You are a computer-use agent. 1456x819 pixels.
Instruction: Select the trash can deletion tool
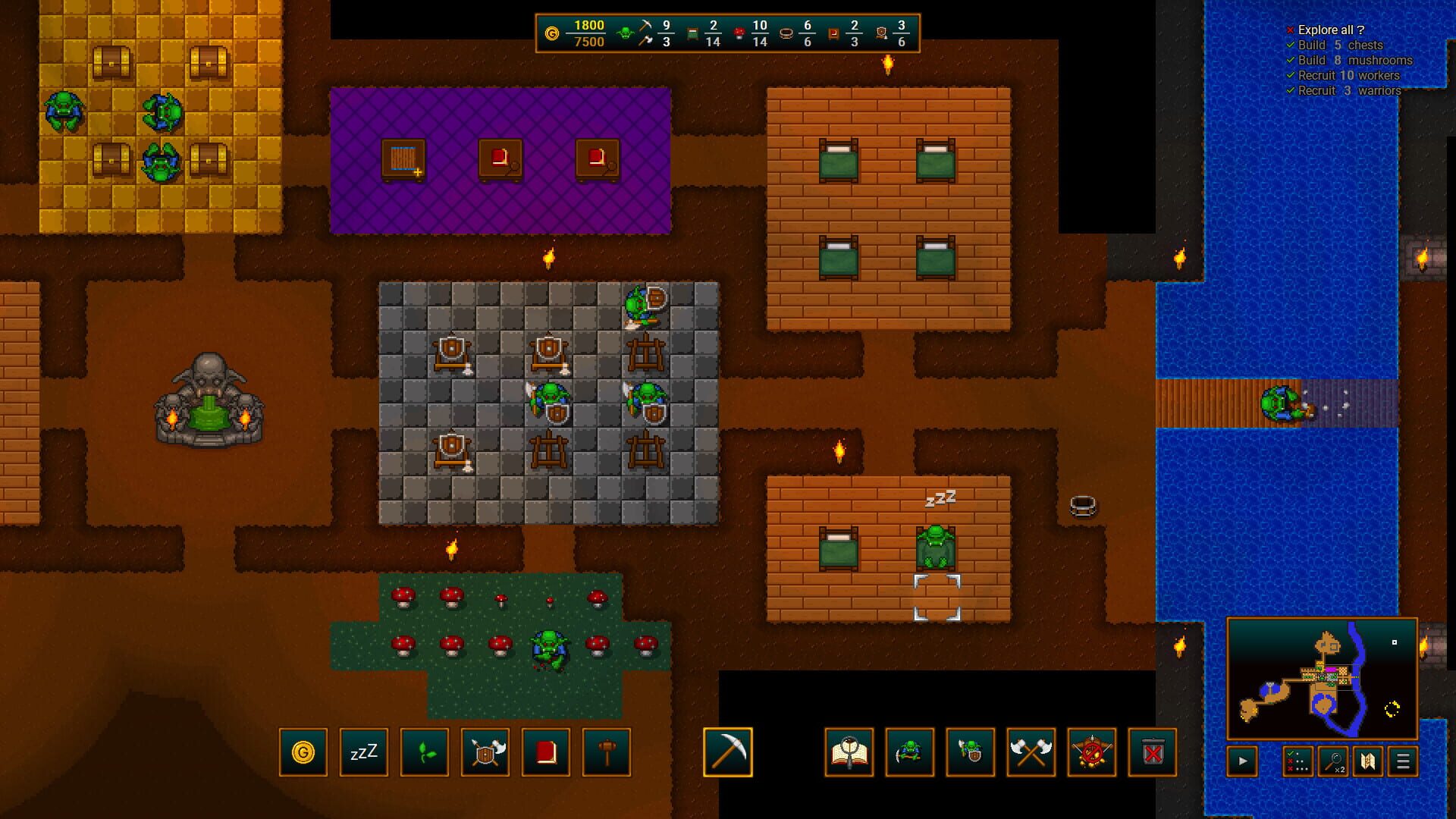point(1153,753)
